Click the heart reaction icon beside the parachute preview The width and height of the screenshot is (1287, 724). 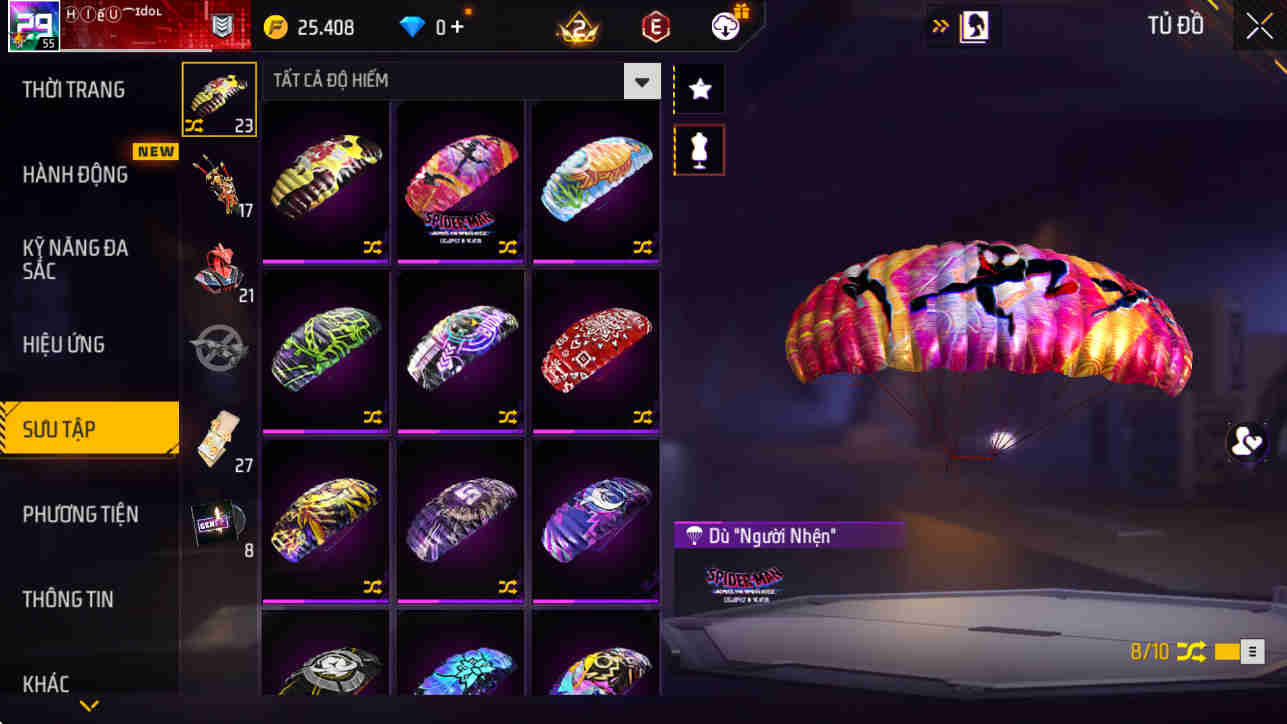1248,443
